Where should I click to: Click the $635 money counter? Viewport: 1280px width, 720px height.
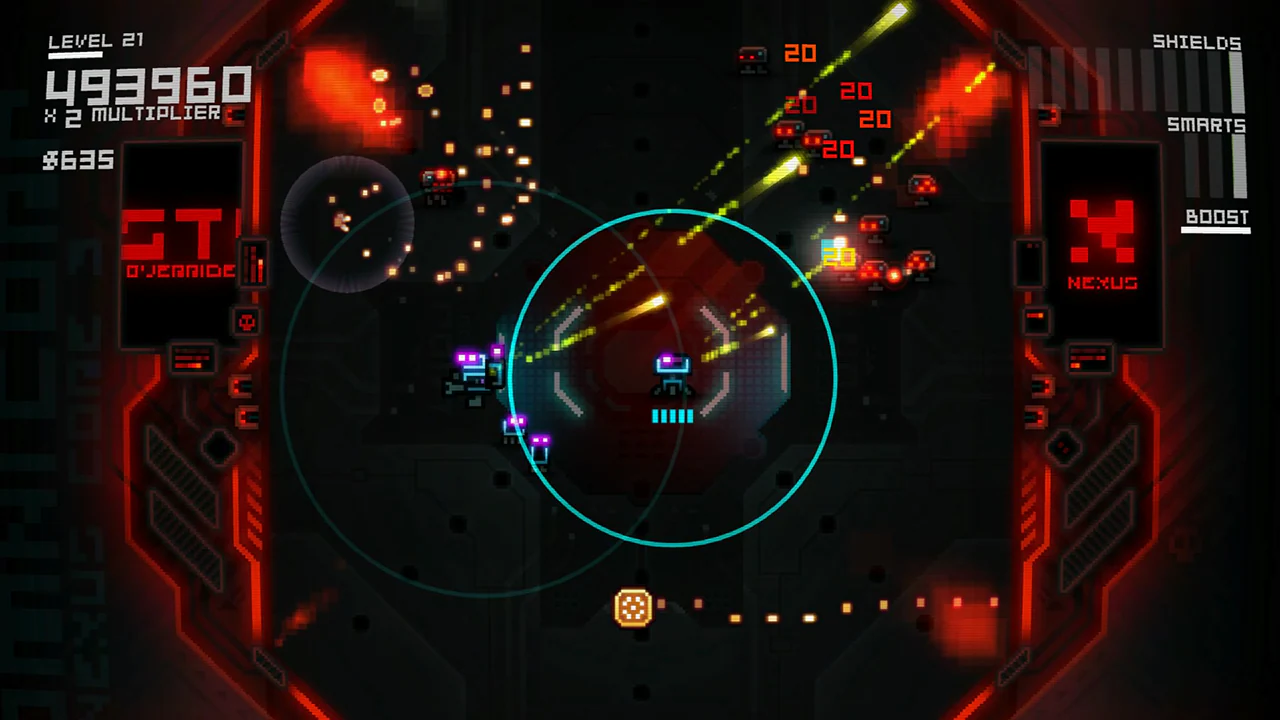pos(77,161)
